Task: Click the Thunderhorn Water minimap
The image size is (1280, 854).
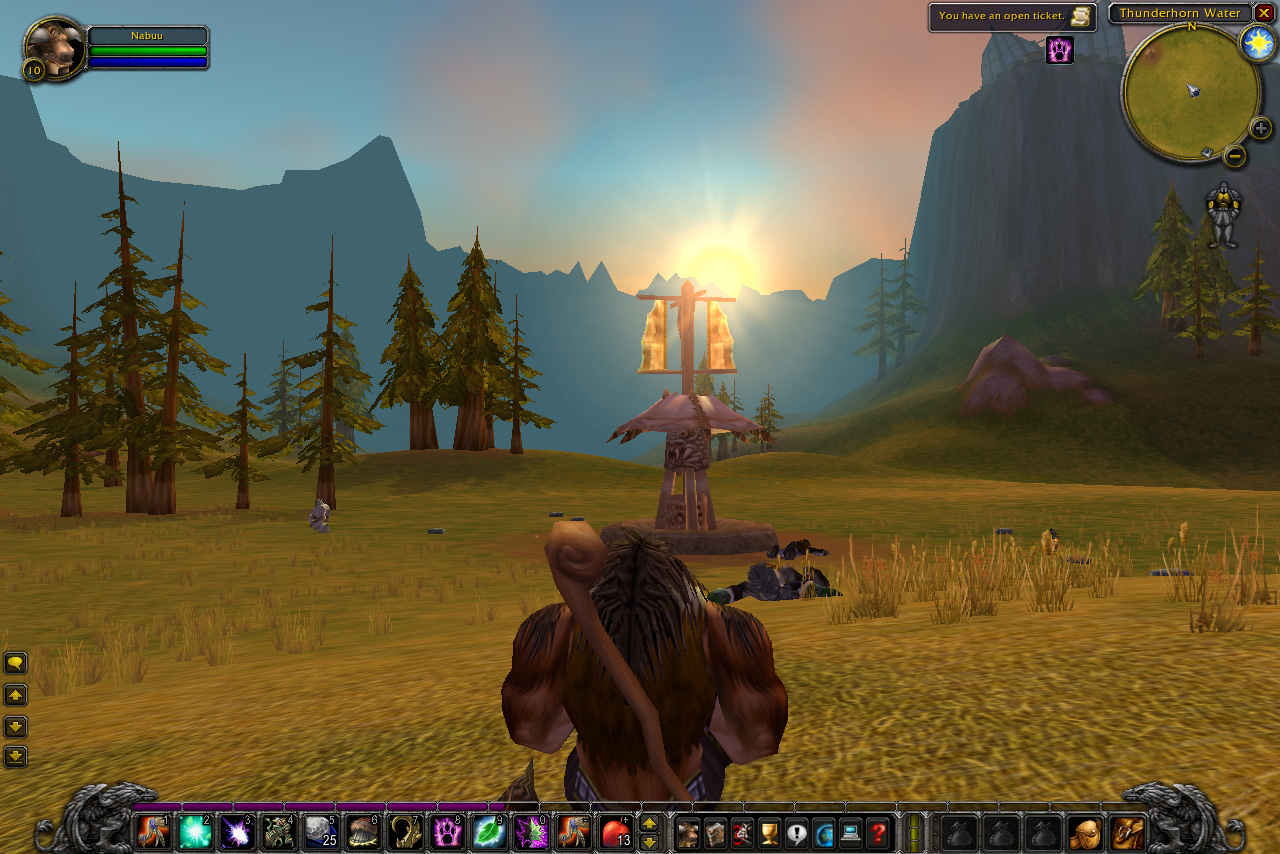Action: click(1191, 93)
